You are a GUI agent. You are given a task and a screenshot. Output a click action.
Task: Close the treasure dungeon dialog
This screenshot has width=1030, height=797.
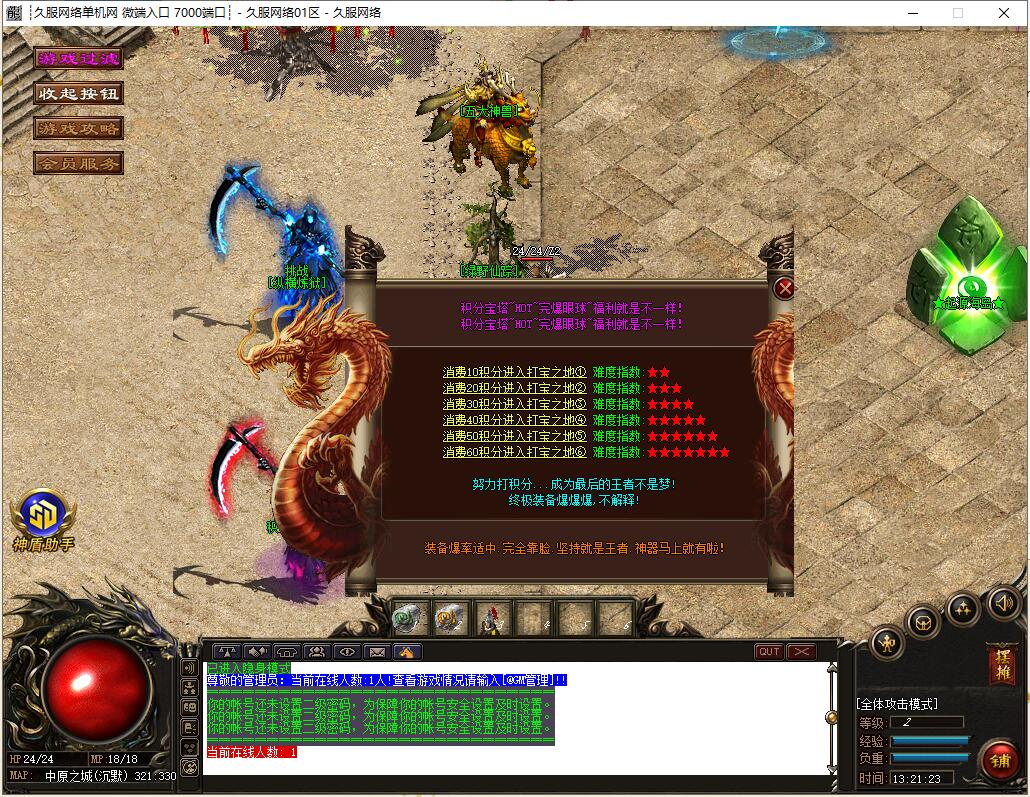point(785,289)
